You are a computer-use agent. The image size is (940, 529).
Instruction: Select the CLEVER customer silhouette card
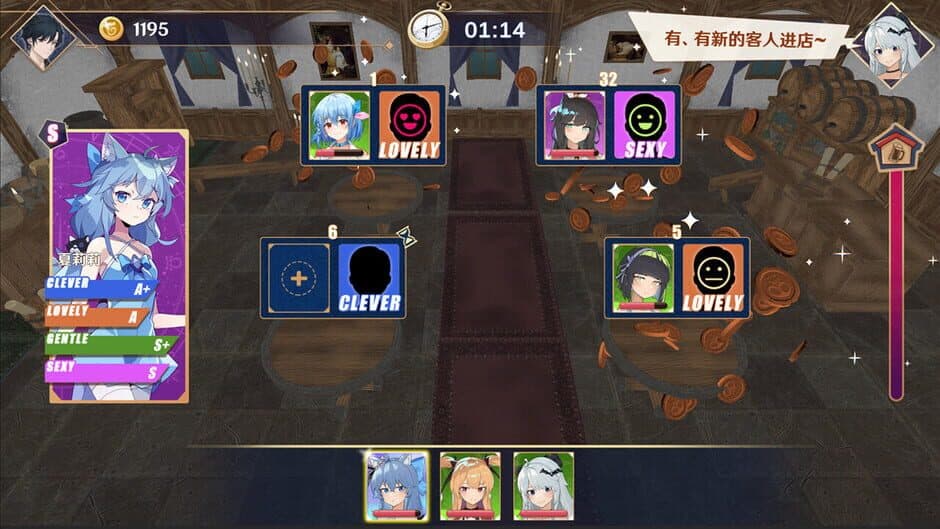(369, 279)
